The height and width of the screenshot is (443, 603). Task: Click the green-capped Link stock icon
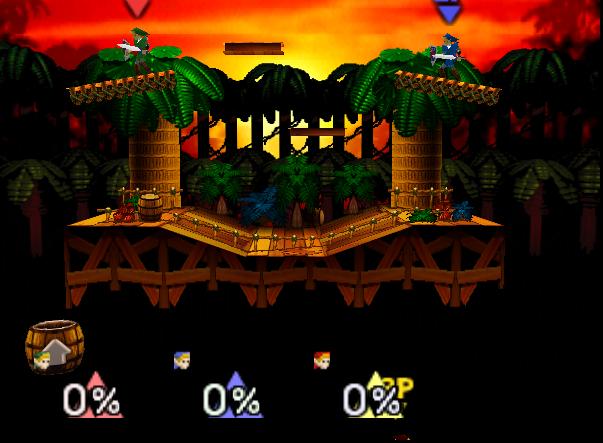(x=42, y=360)
